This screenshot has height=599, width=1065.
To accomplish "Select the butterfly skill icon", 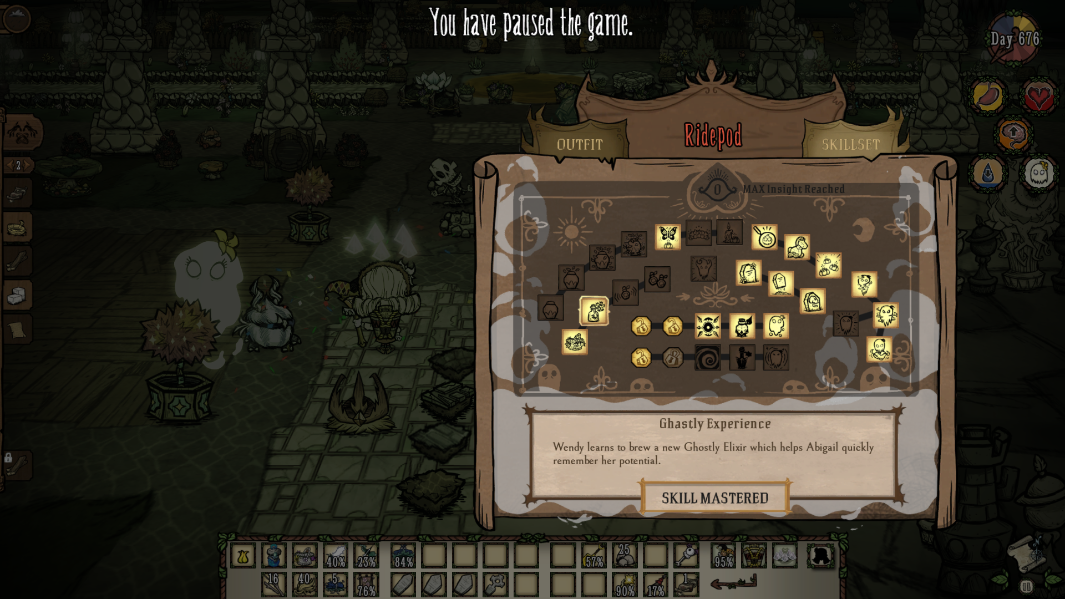I will coord(668,236).
